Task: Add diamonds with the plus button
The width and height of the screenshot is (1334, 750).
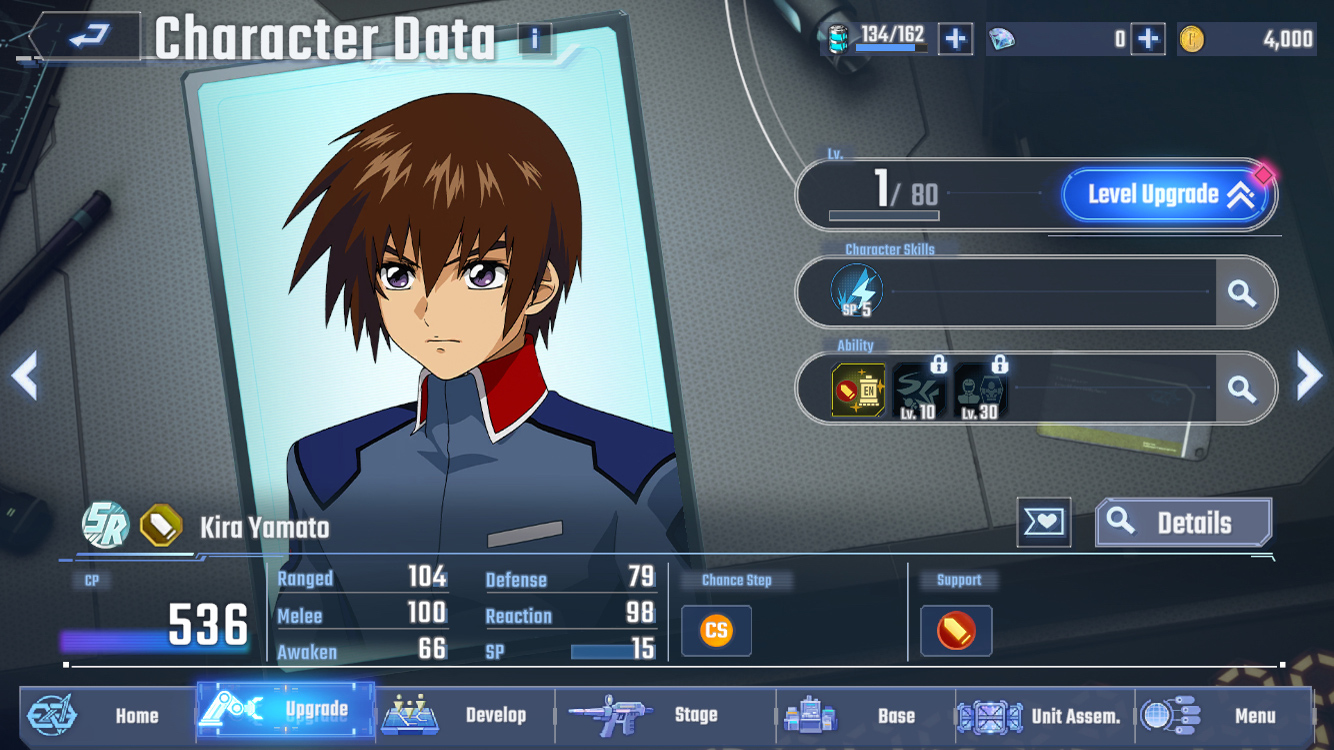Action: (1148, 39)
